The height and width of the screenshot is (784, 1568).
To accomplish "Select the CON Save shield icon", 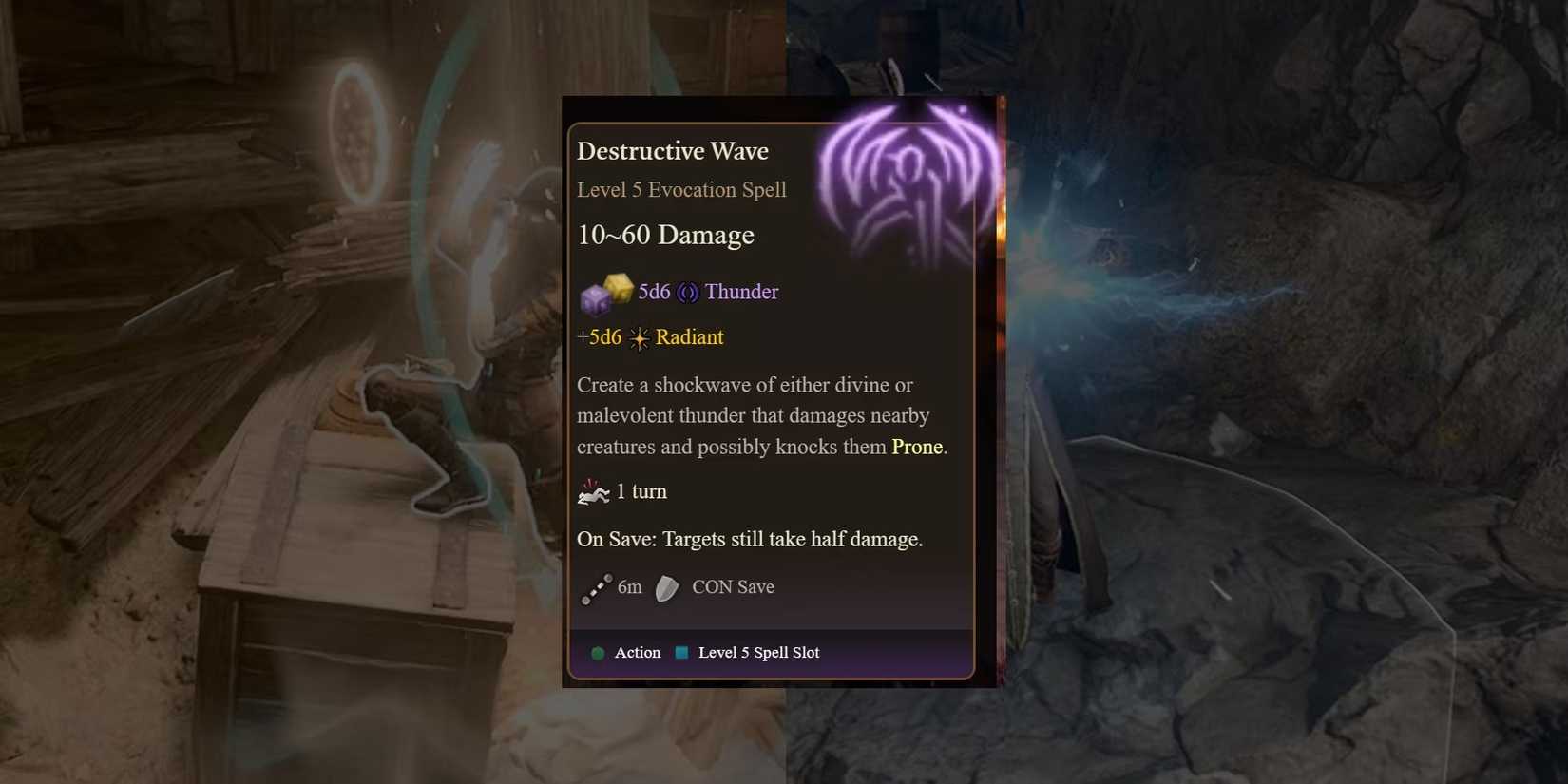I will [x=665, y=588].
